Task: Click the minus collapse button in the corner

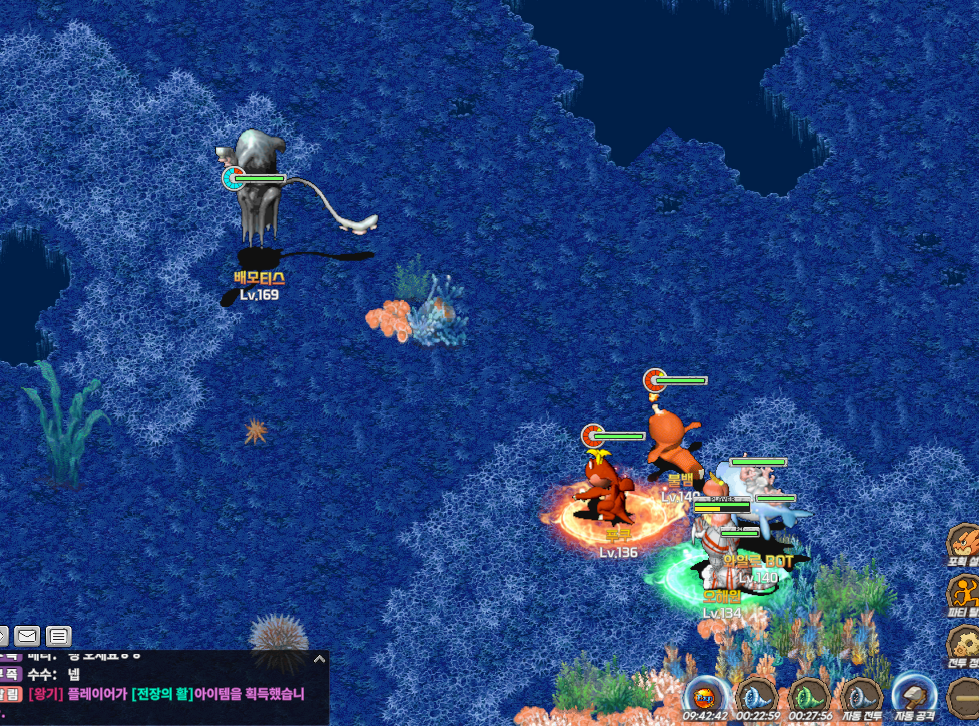Action: [964, 695]
